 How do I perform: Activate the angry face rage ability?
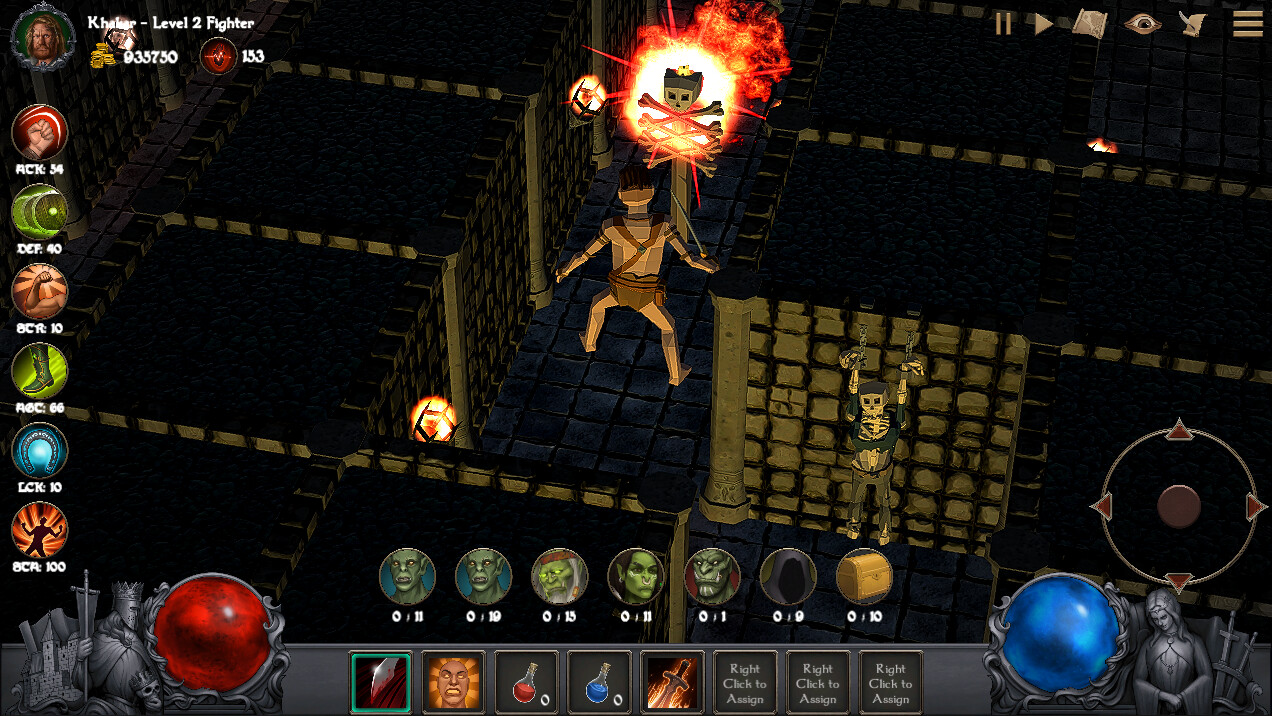click(453, 683)
